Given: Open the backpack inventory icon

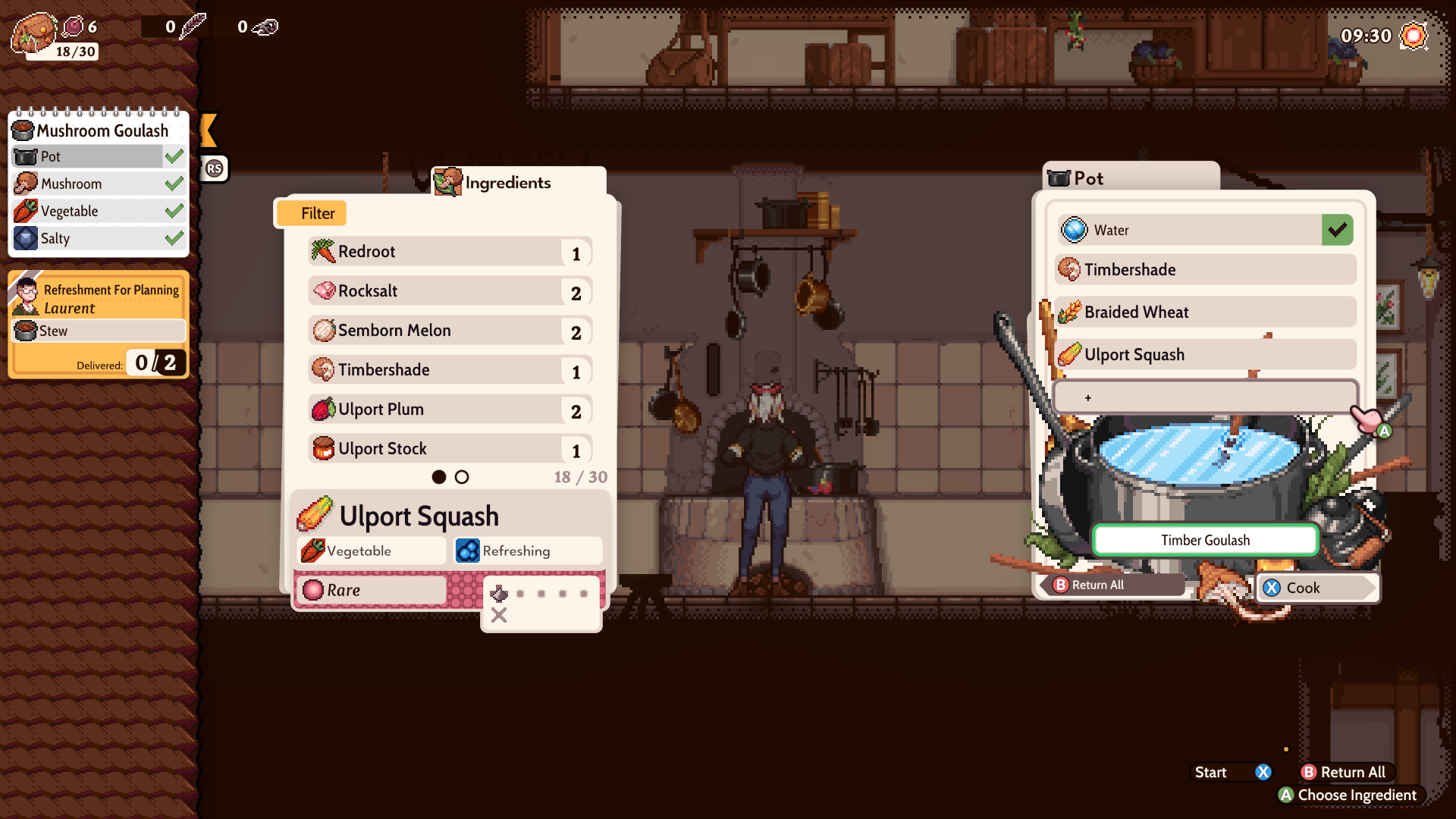Looking at the screenshot, I should pyautogui.click(x=33, y=32).
